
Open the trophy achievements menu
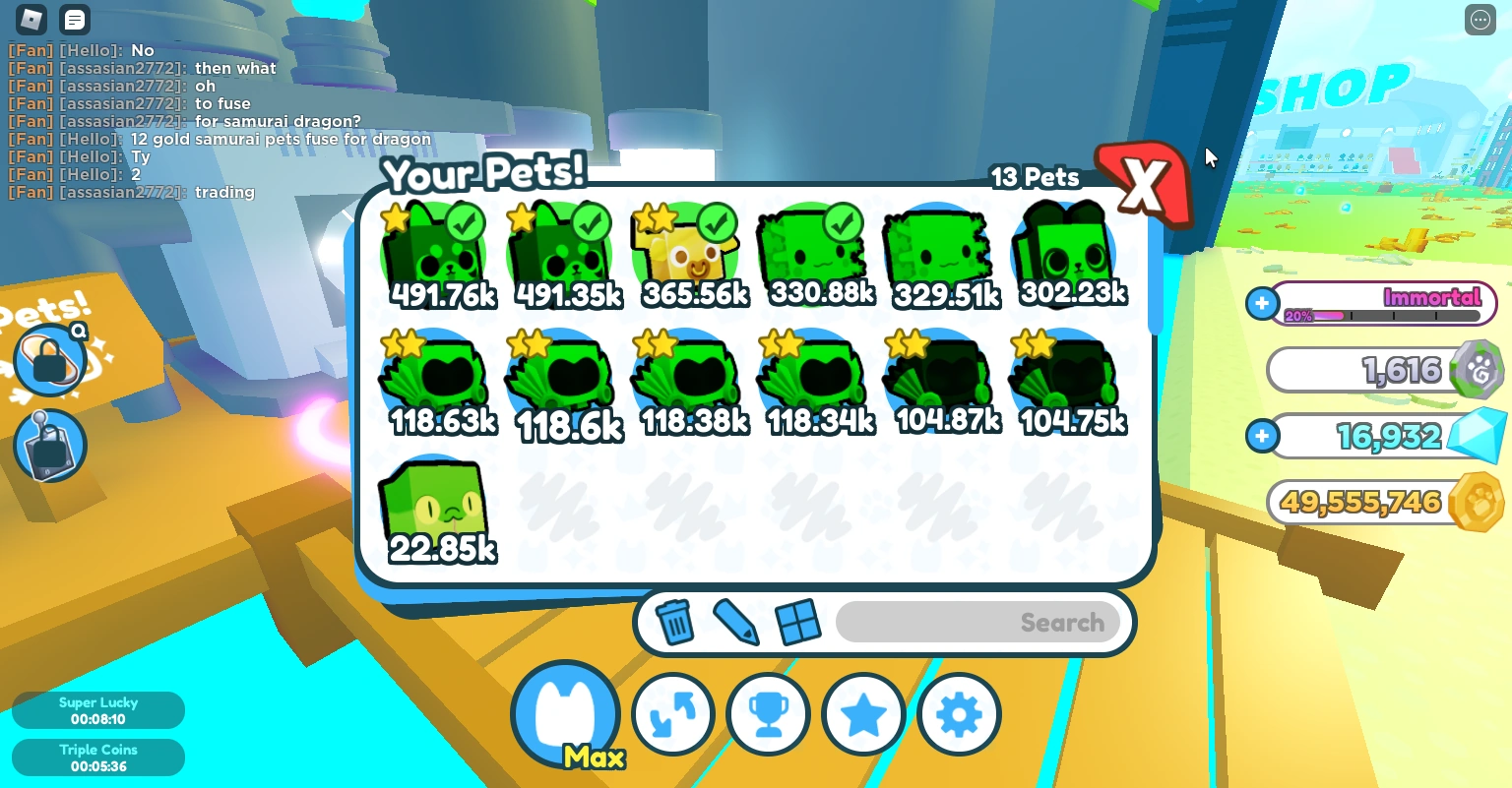(x=769, y=714)
